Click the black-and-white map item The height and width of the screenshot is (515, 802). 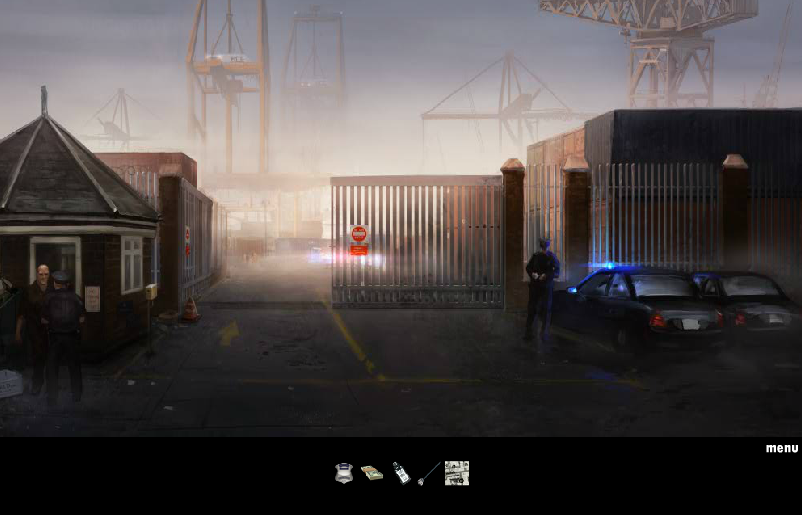[457, 473]
